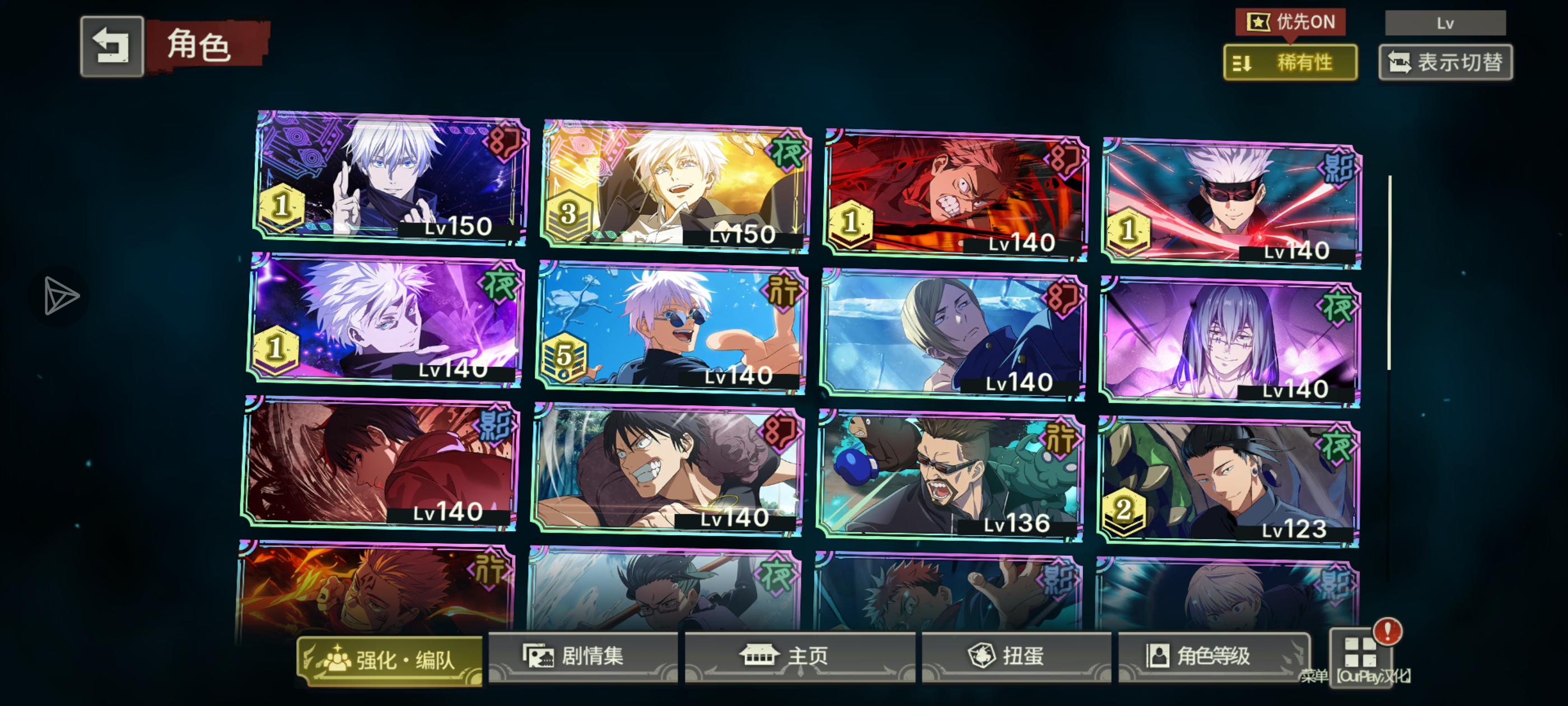Select the purple Mahito Lv140 card
Viewport: 1568px width, 706px height.
(x=1230, y=342)
